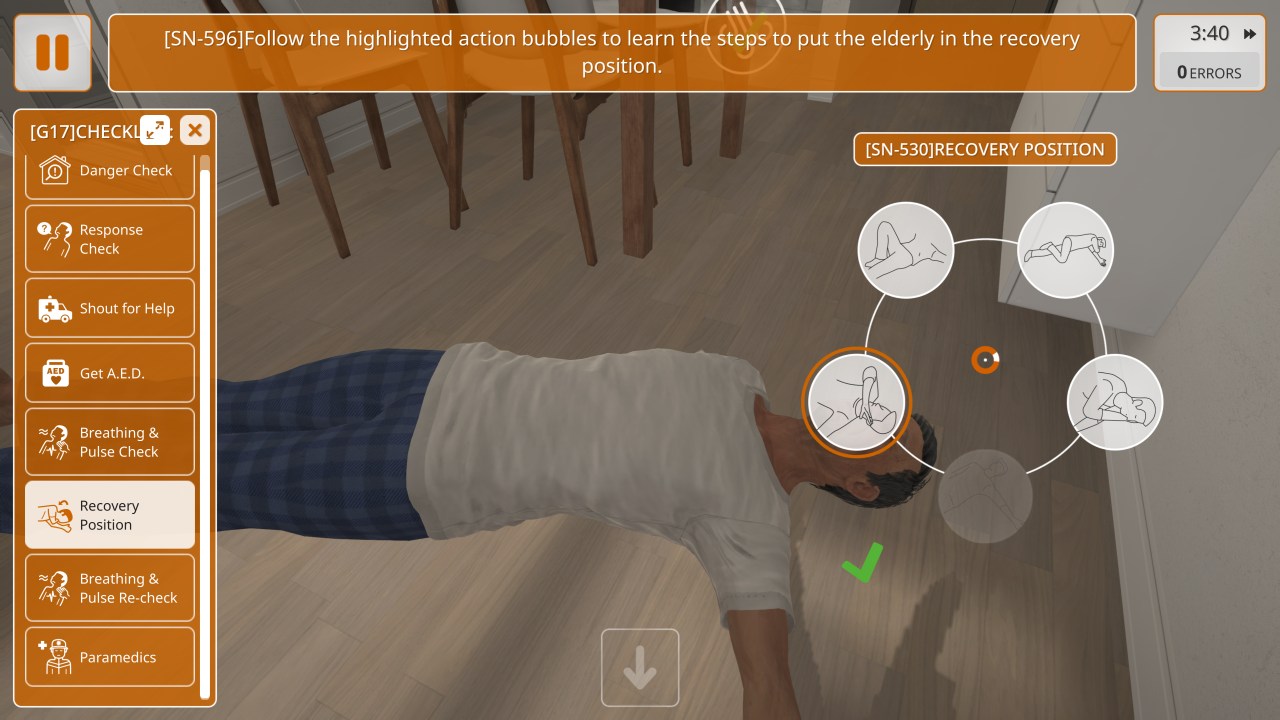This screenshot has height=720, width=1280.
Task: Tap the highlighted arm placement action bubble
Action: click(856, 402)
